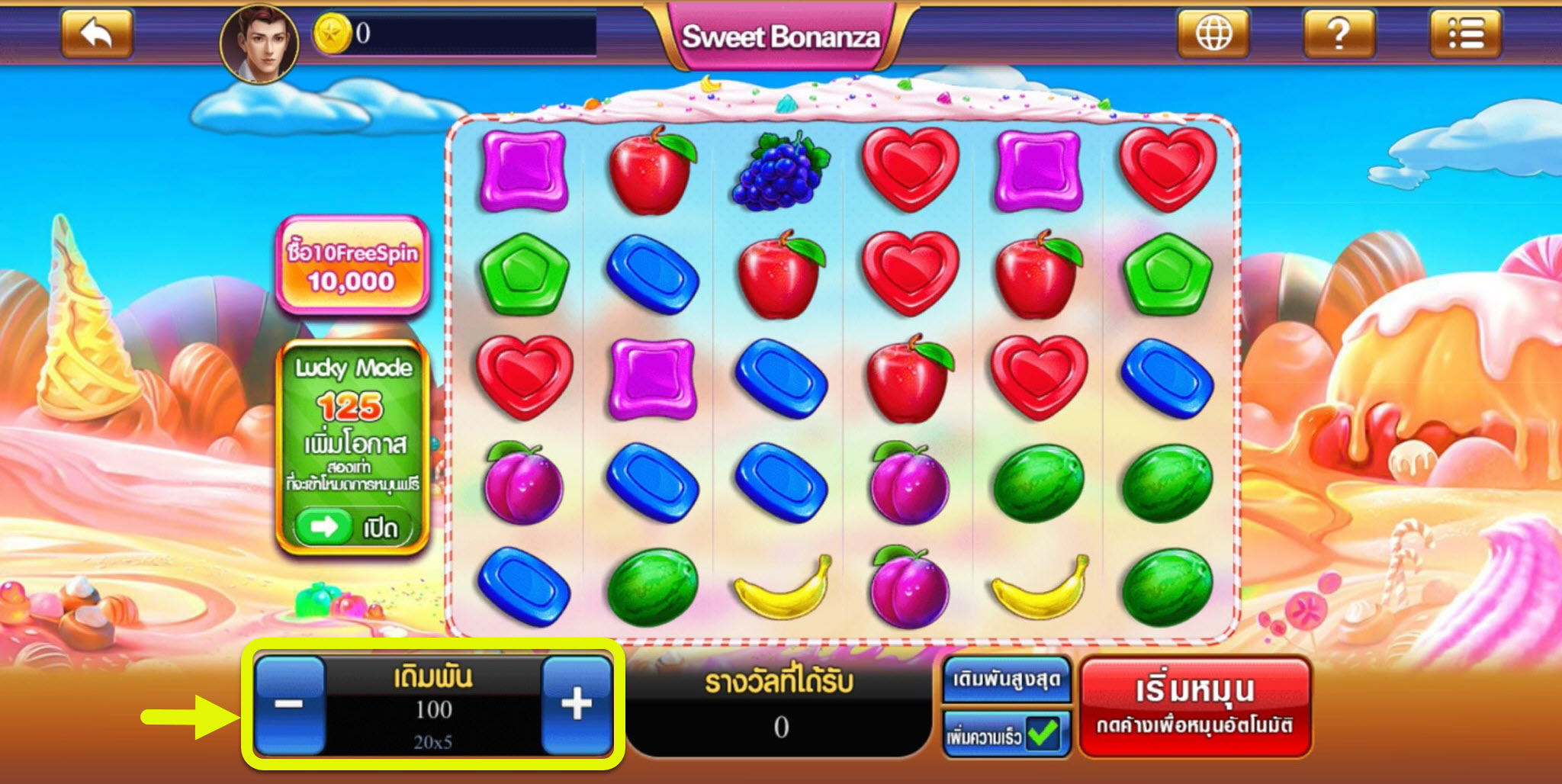Open the globe language button
1562x784 pixels.
pos(1213,34)
